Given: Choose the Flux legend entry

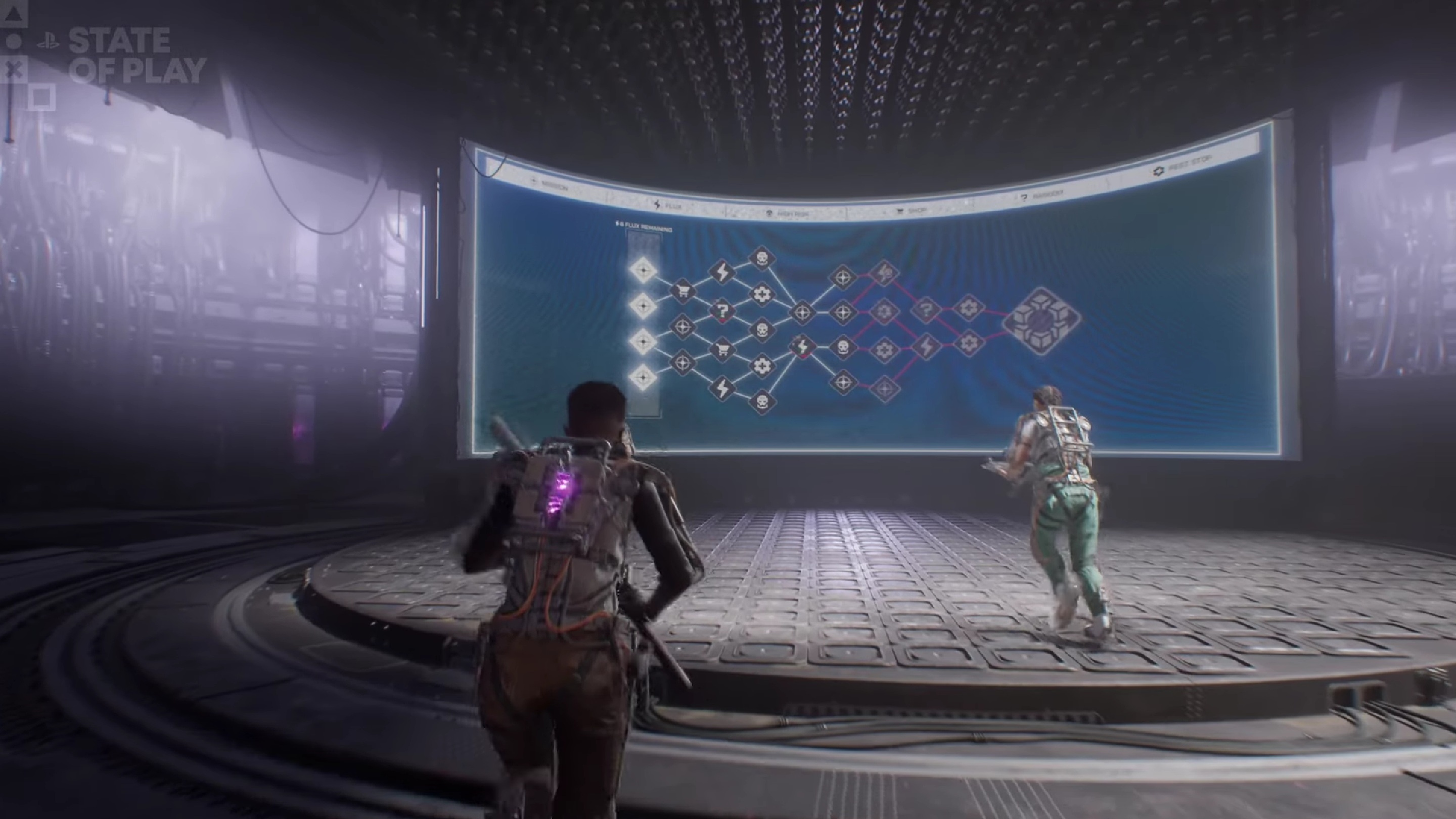Looking at the screenshot, I should (667, 206).
